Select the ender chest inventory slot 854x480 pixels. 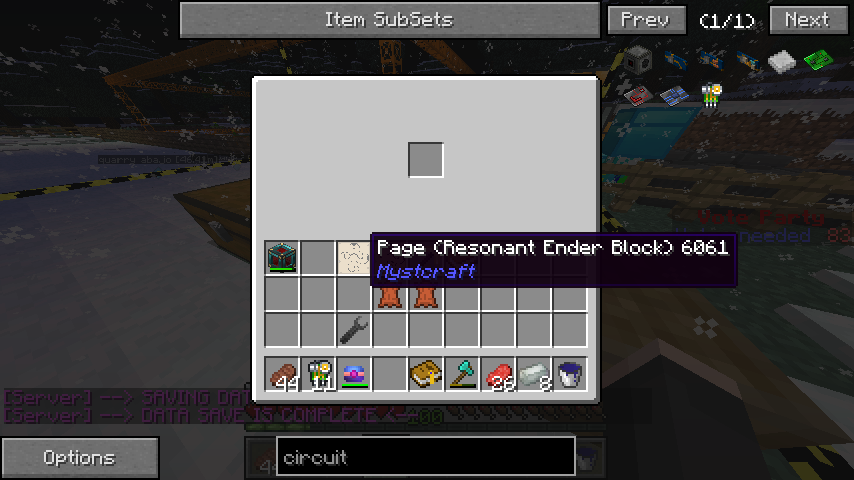282,257
